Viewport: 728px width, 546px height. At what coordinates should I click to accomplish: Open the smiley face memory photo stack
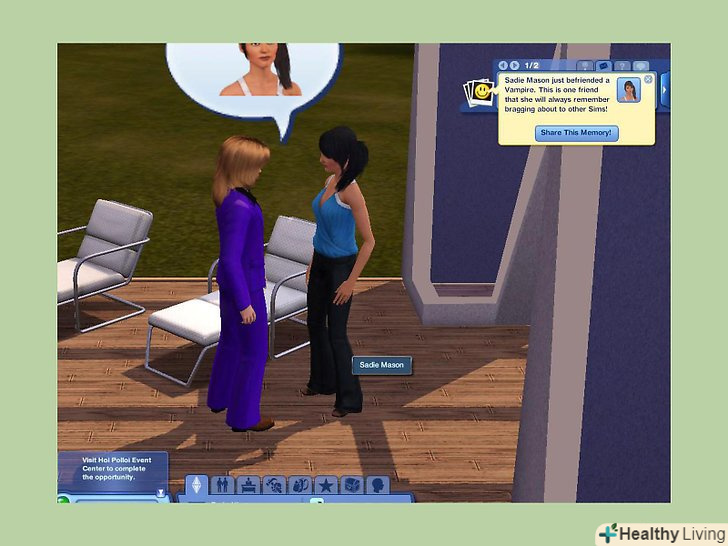tap(480, 92)
